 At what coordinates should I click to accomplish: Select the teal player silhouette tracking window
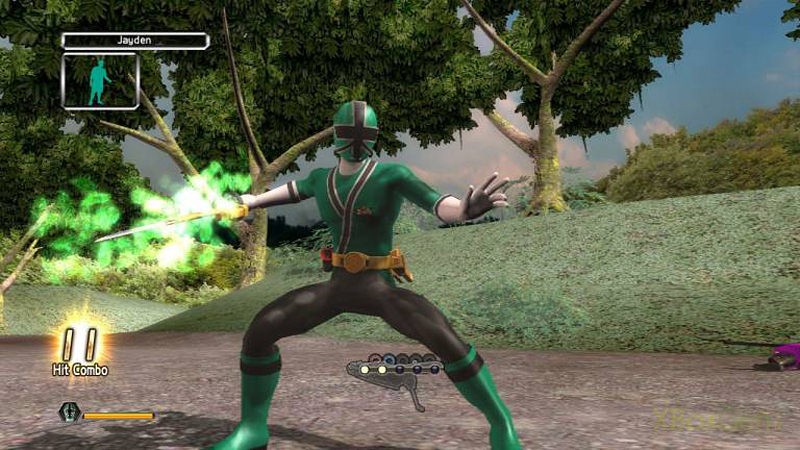[x=100, y=81]
